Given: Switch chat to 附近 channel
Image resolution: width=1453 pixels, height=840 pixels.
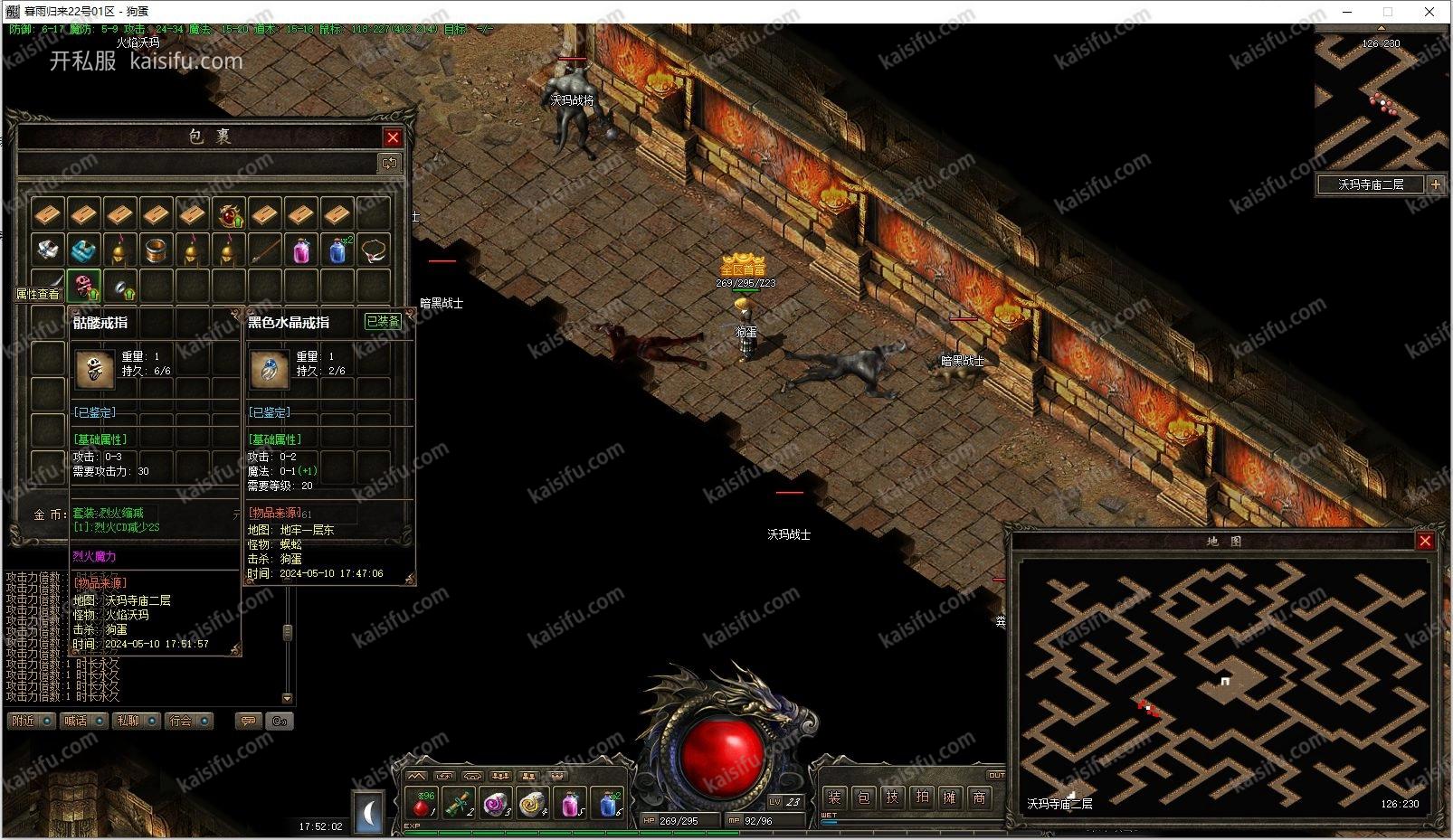Looking at the screenshot, I should pos(32,721).
